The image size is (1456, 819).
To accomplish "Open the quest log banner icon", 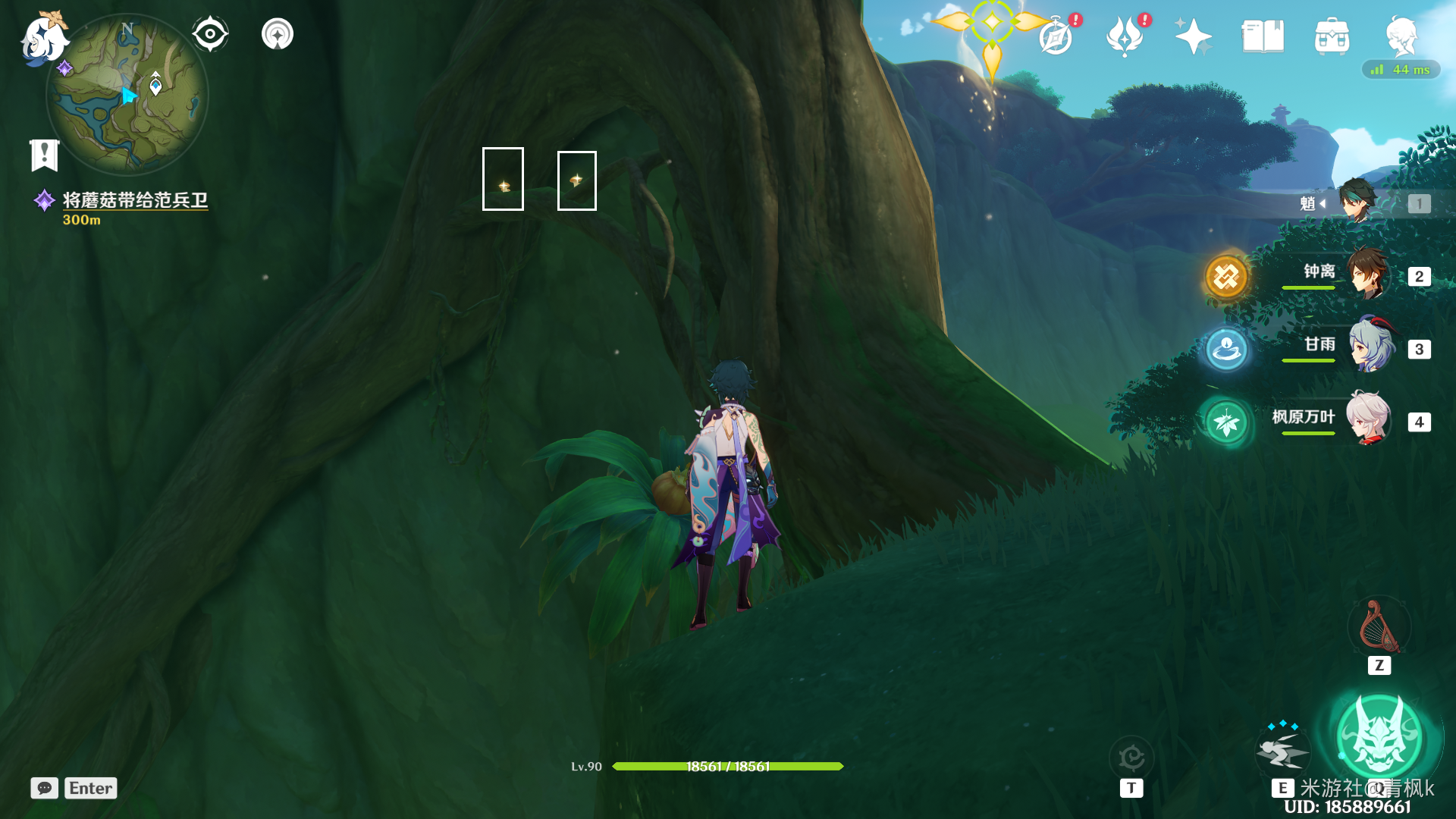I will tap(45, 155).
